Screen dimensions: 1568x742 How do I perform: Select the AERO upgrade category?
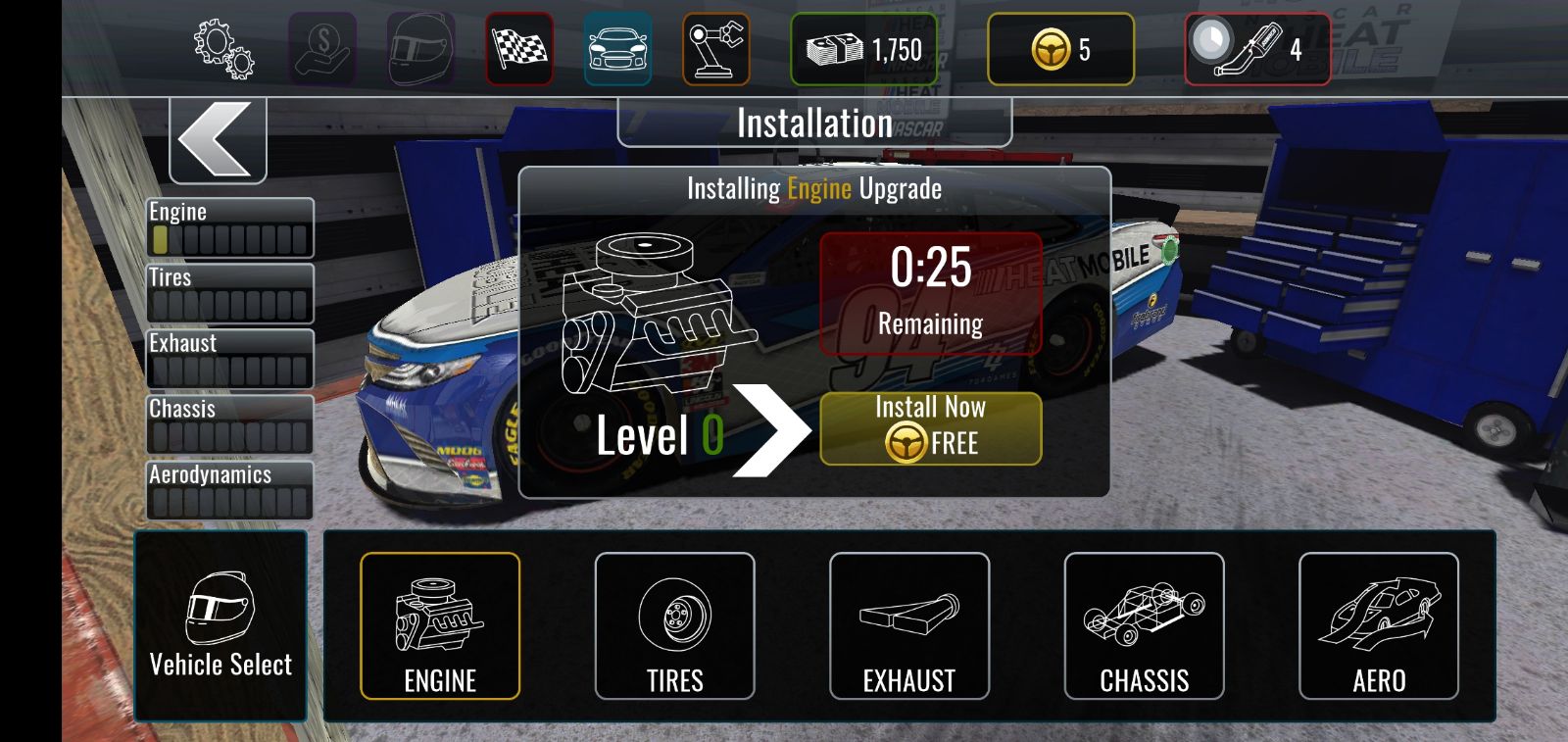(x=1379, y=625)
